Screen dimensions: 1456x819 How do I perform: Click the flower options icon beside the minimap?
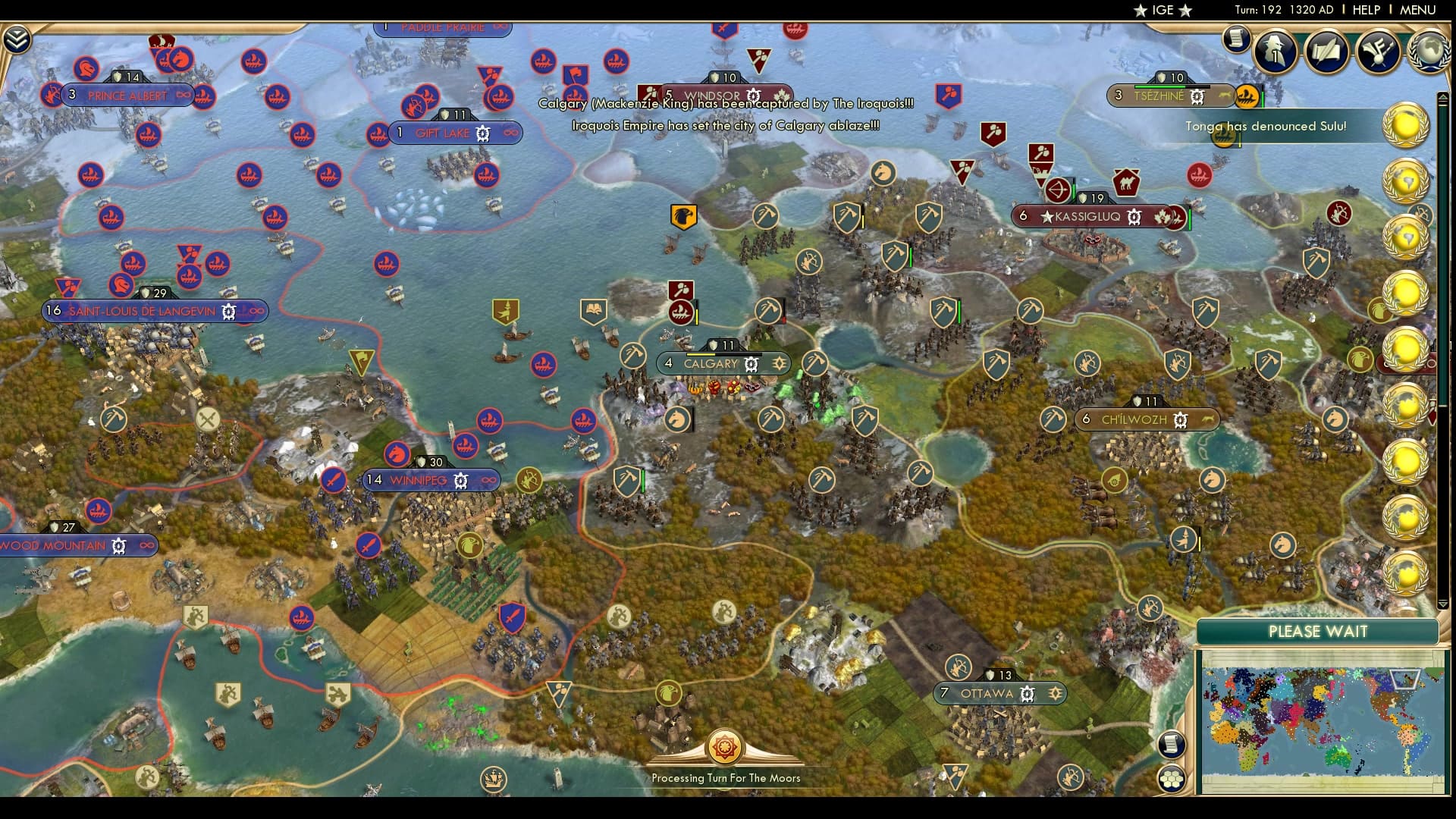click(1172, 777)
